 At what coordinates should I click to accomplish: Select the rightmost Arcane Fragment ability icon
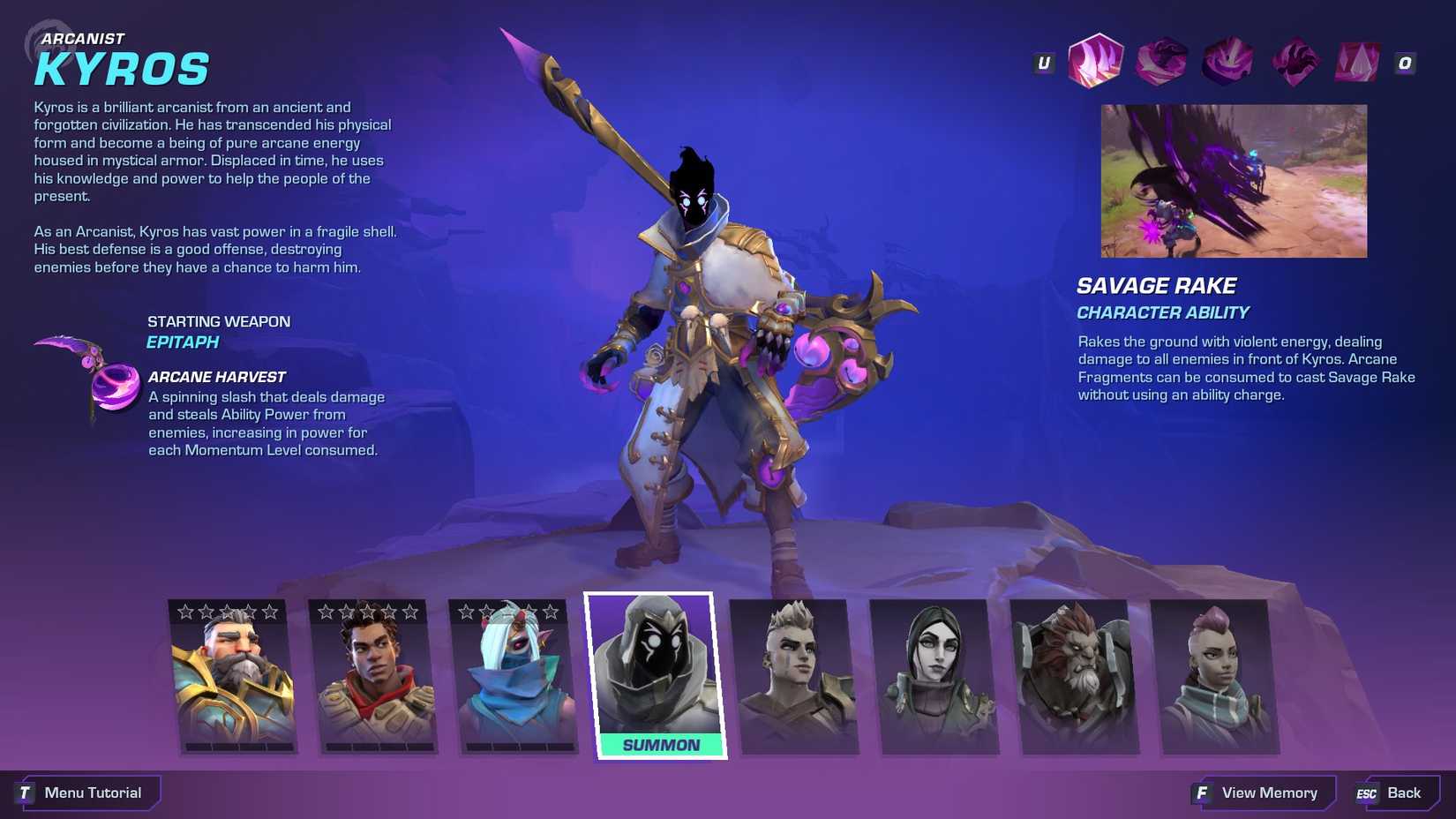(x=1356, y=62)
